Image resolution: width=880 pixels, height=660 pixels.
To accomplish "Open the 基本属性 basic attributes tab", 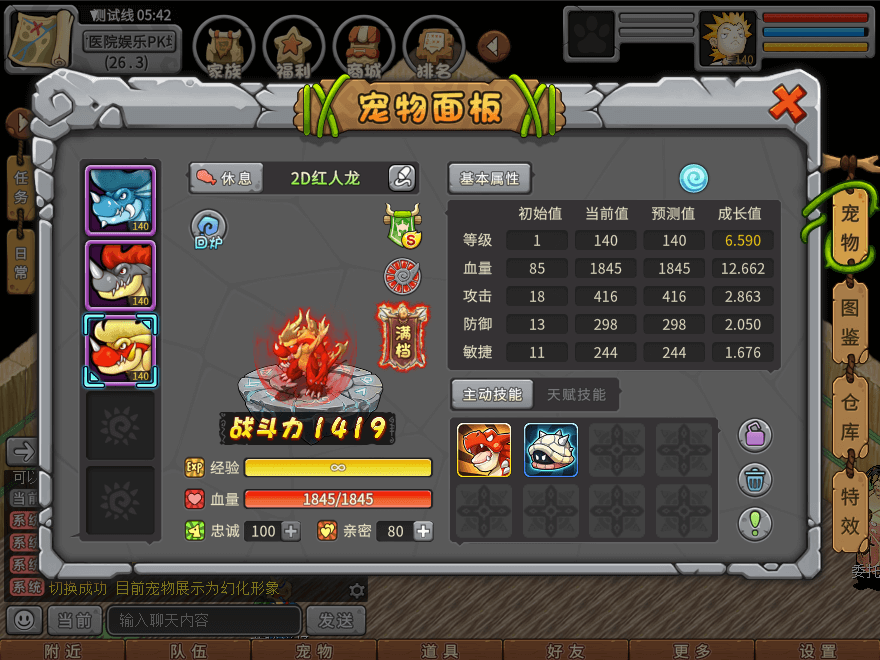I will click(489, 178).
